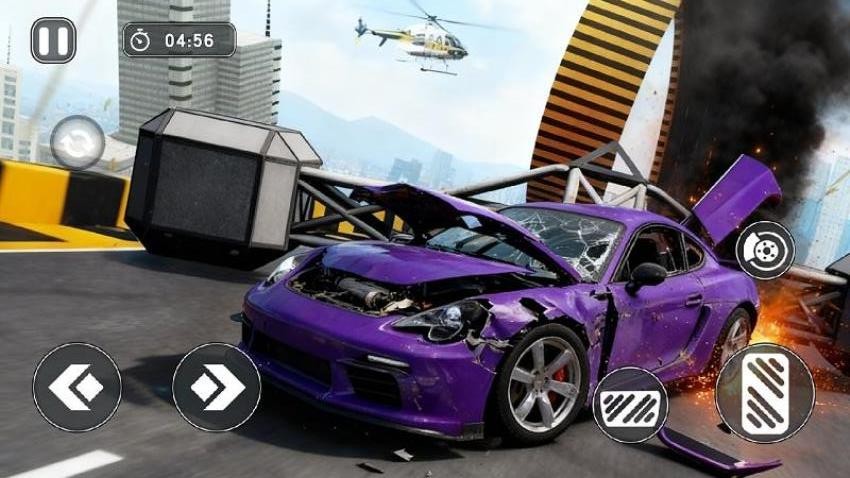Tap the circular reset car icon
This screenshot has height=478, width=850.
77,143
